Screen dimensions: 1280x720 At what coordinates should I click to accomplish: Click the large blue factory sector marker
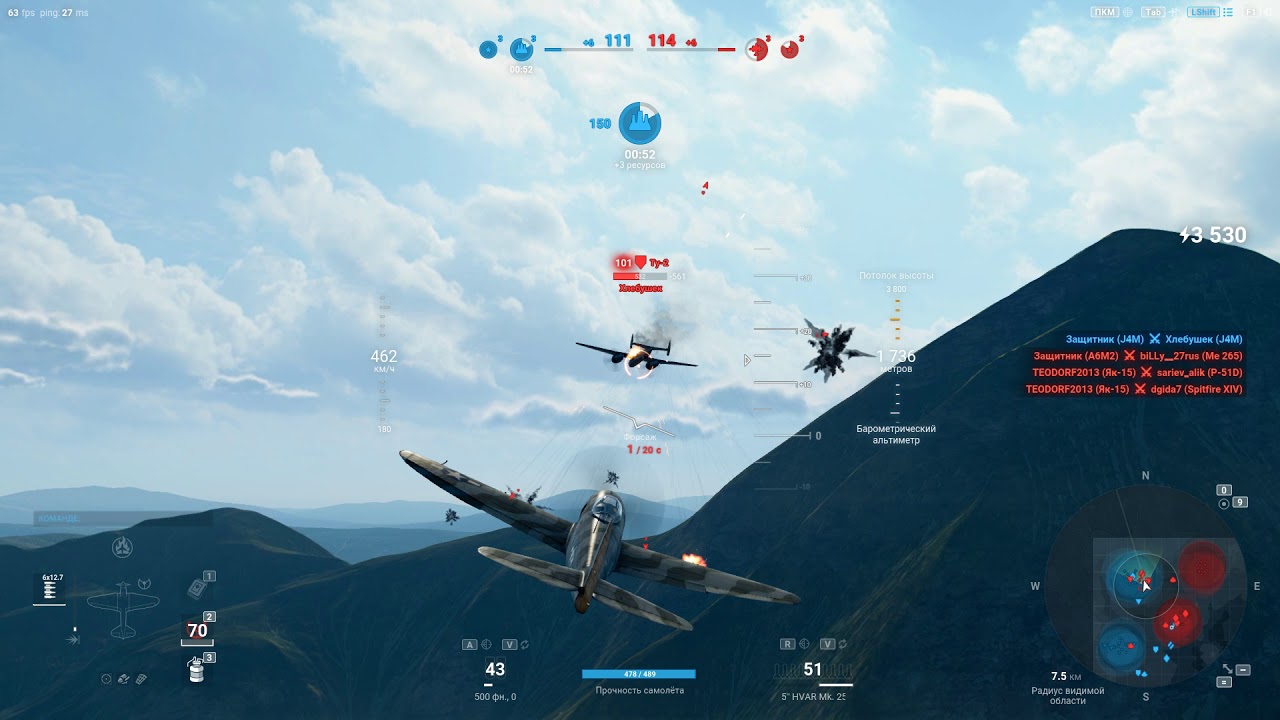coord(640,123)
